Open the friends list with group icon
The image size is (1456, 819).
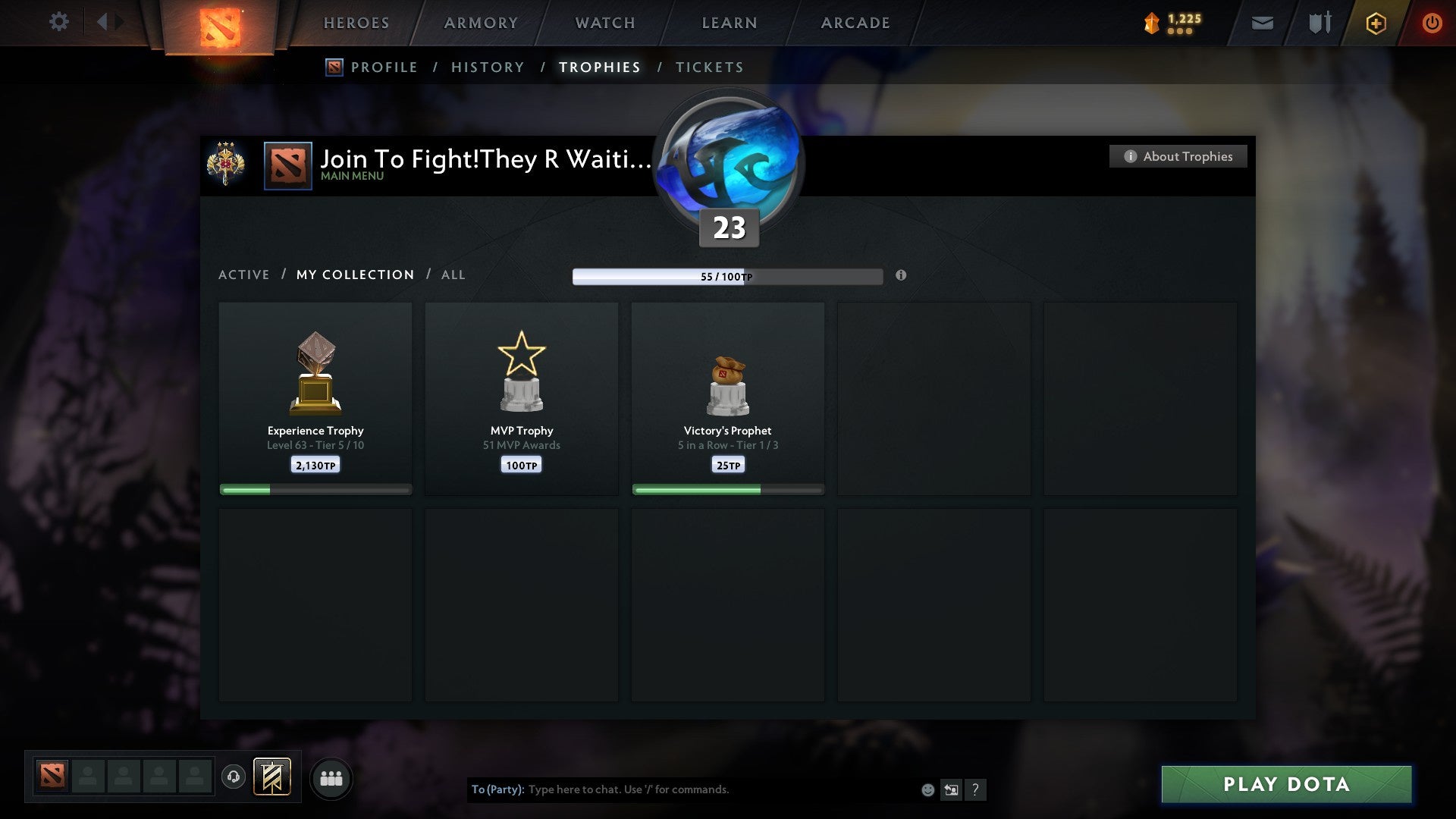331,777
